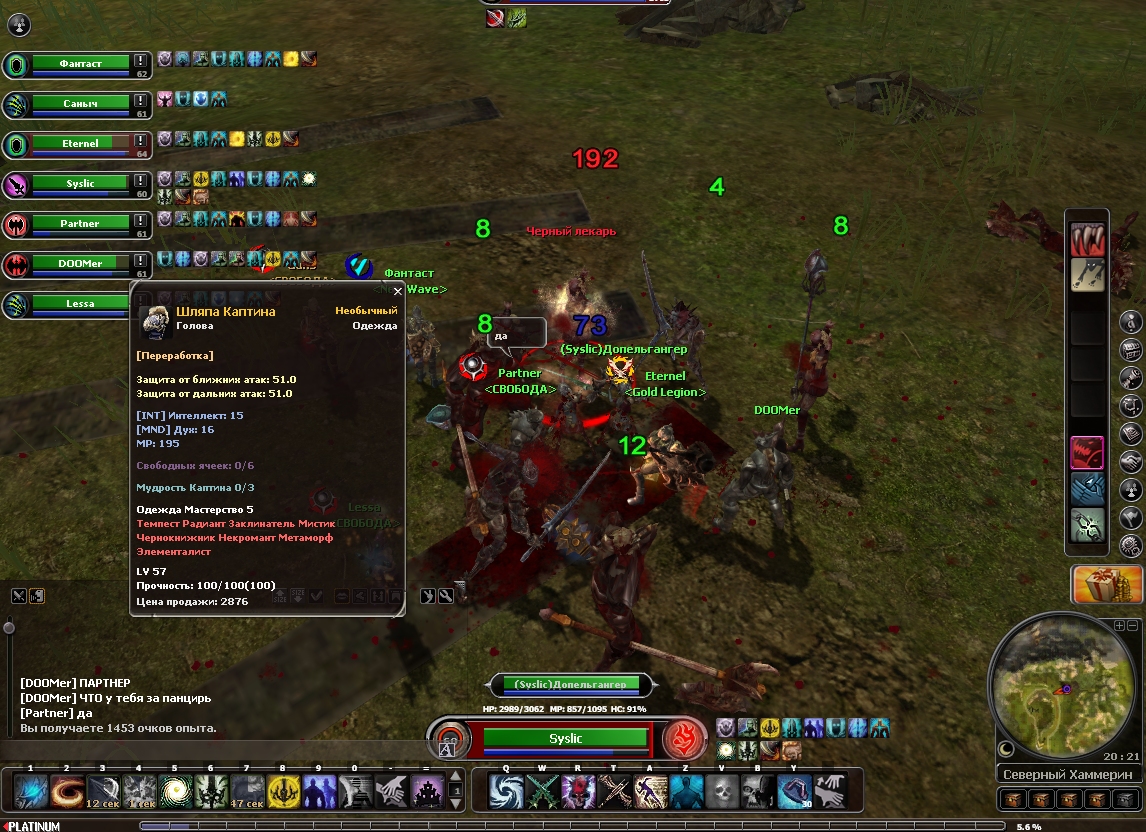Open the gift box shop button
This screenshot has width=1146, height=832.
1107,585
